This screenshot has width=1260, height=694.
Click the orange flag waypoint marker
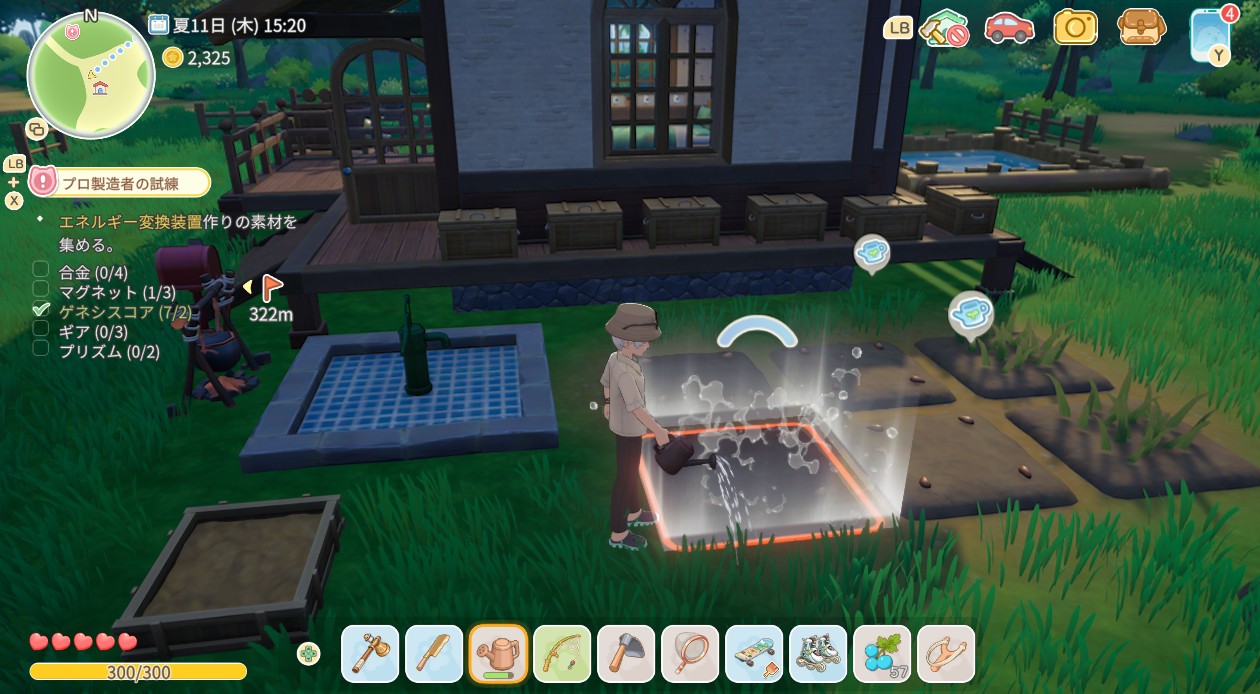click(x=271, y=289)
